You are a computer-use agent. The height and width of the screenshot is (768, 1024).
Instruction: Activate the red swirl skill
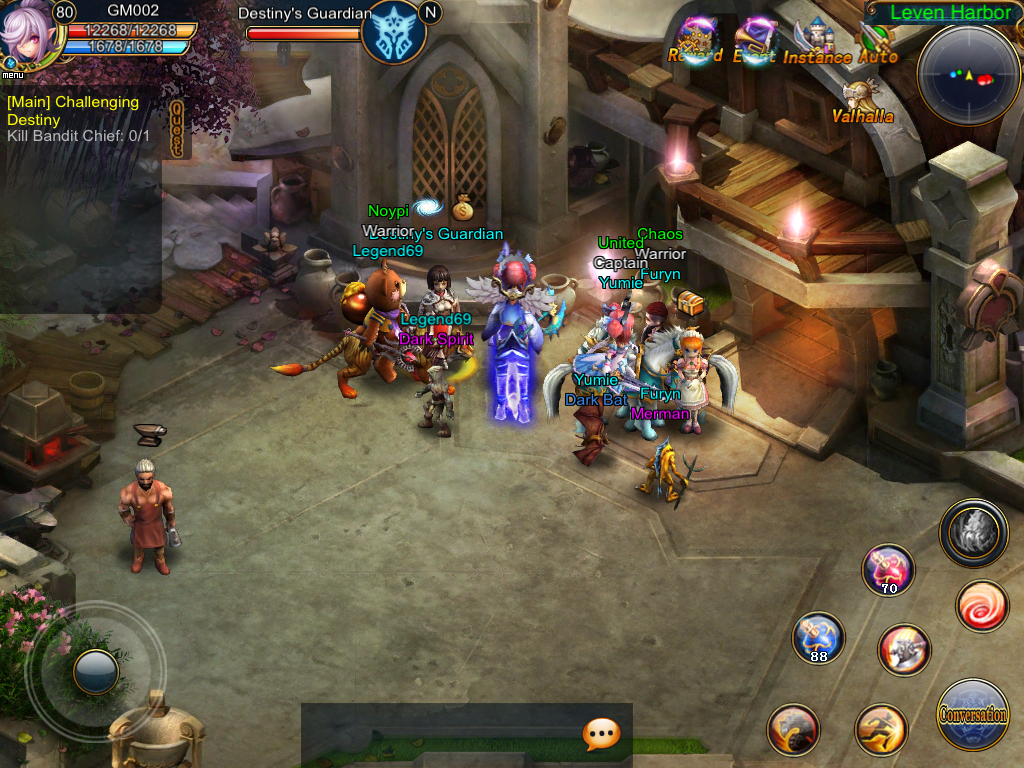pos(982,606)
